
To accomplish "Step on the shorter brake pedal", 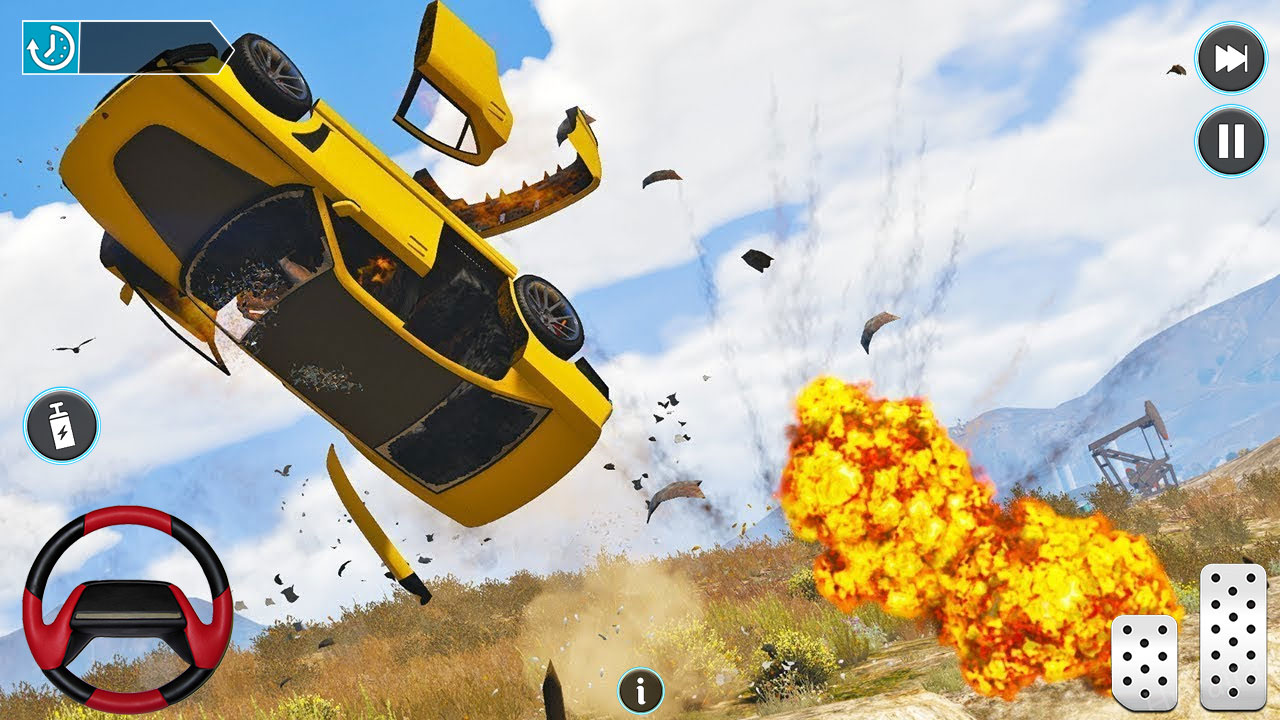I will tap(1144, 662).
